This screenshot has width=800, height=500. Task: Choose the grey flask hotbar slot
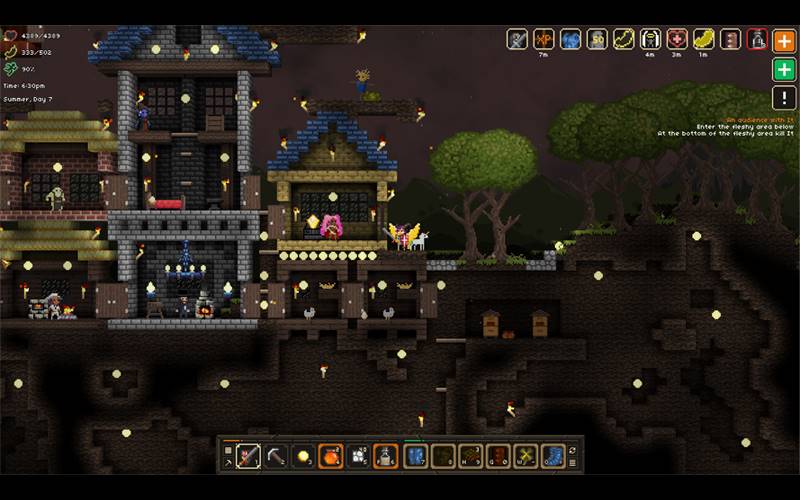point(386,456)
